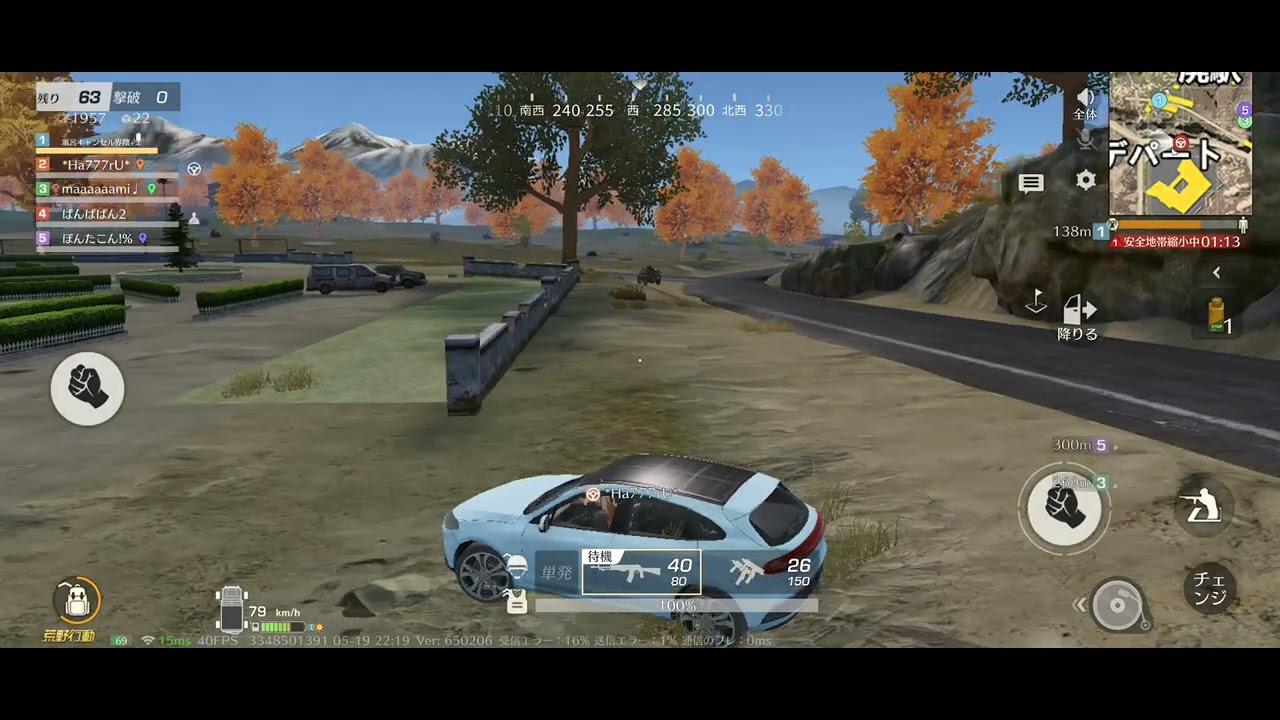Select teammate *Ha777rU* in squad list
The width and height of the screenshot is (1280, 720).
96,164
